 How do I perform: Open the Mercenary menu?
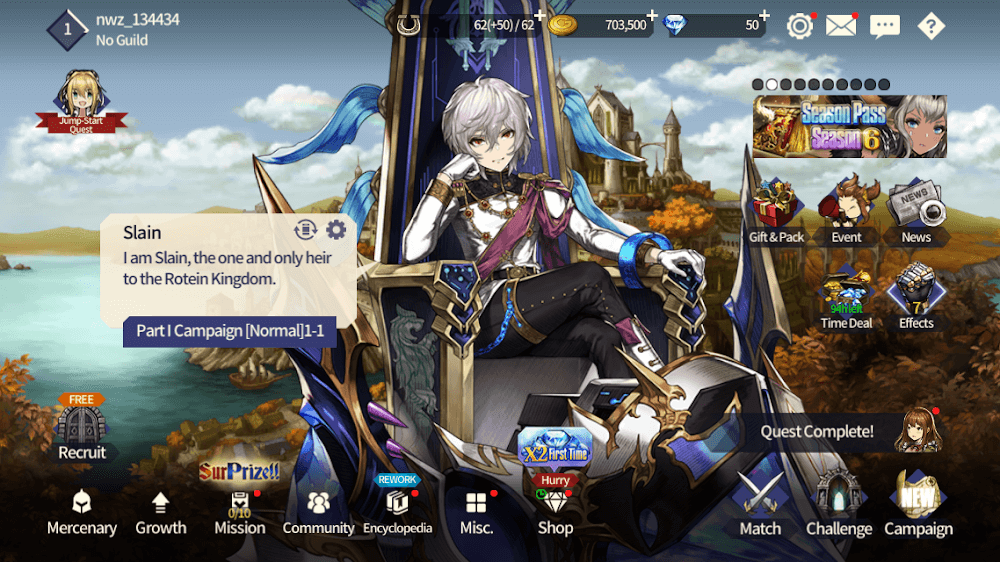[x=81, y=512]
